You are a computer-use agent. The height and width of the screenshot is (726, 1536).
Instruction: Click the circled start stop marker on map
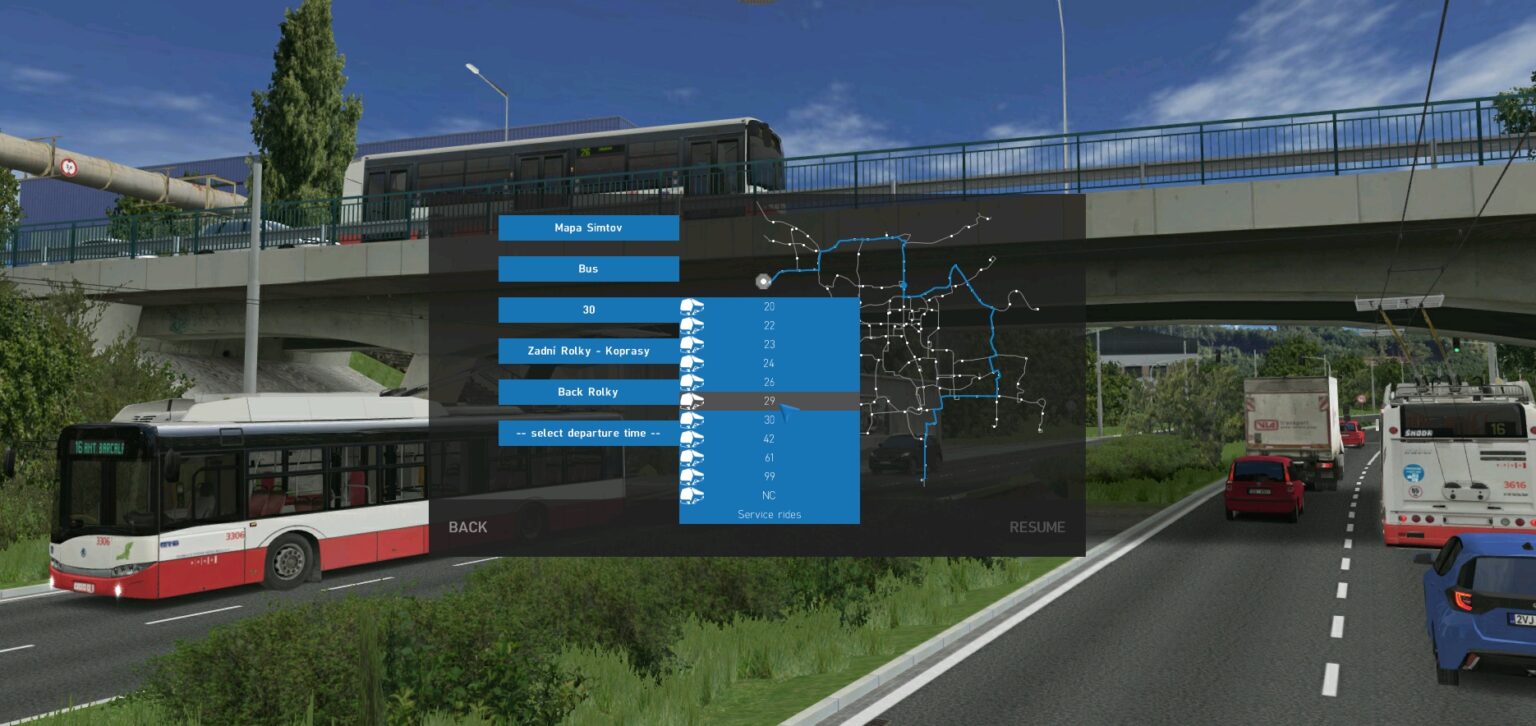tap(763, 281)
